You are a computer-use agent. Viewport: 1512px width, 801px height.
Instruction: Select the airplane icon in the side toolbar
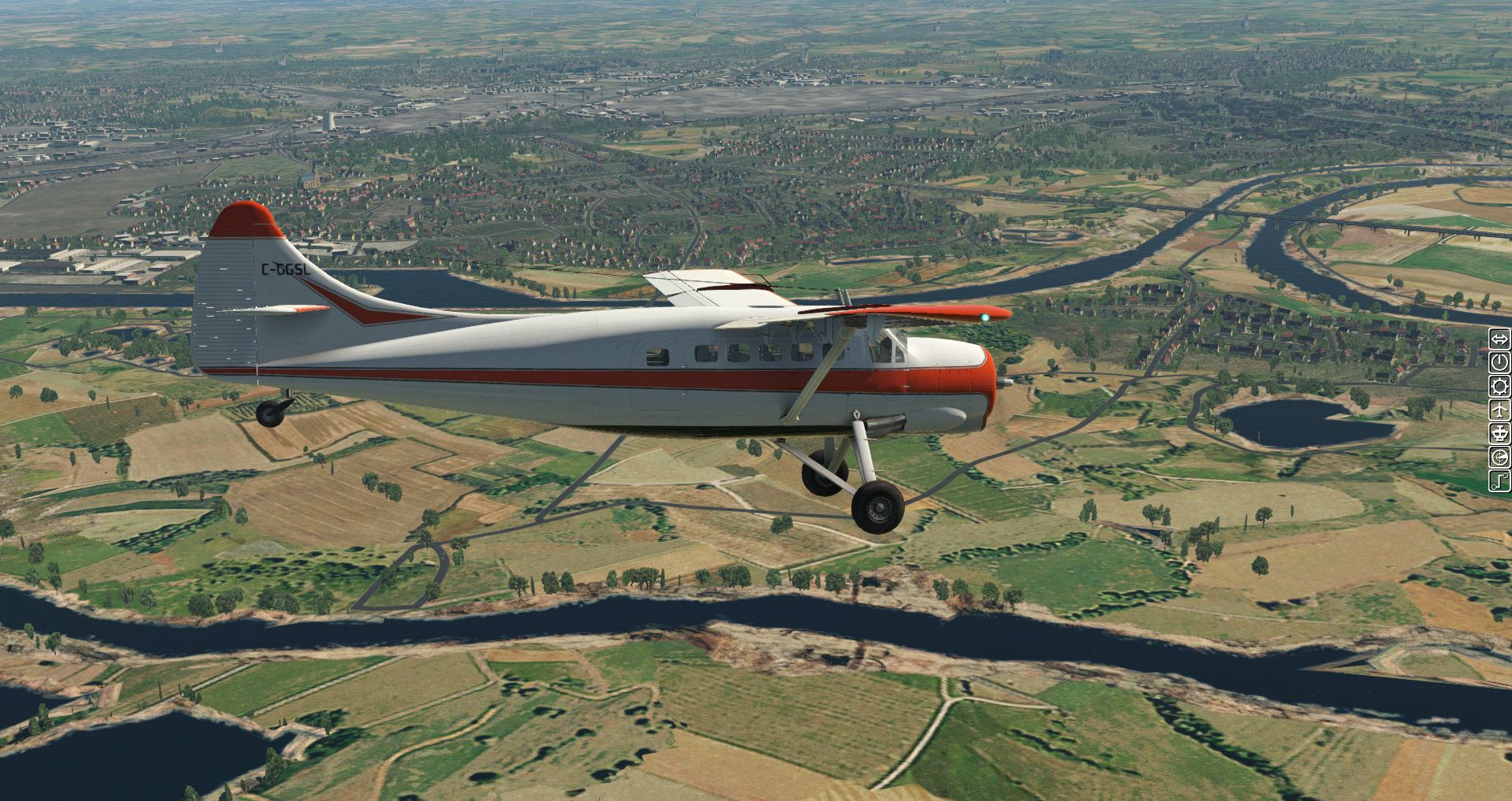(x=1499, y=410)
